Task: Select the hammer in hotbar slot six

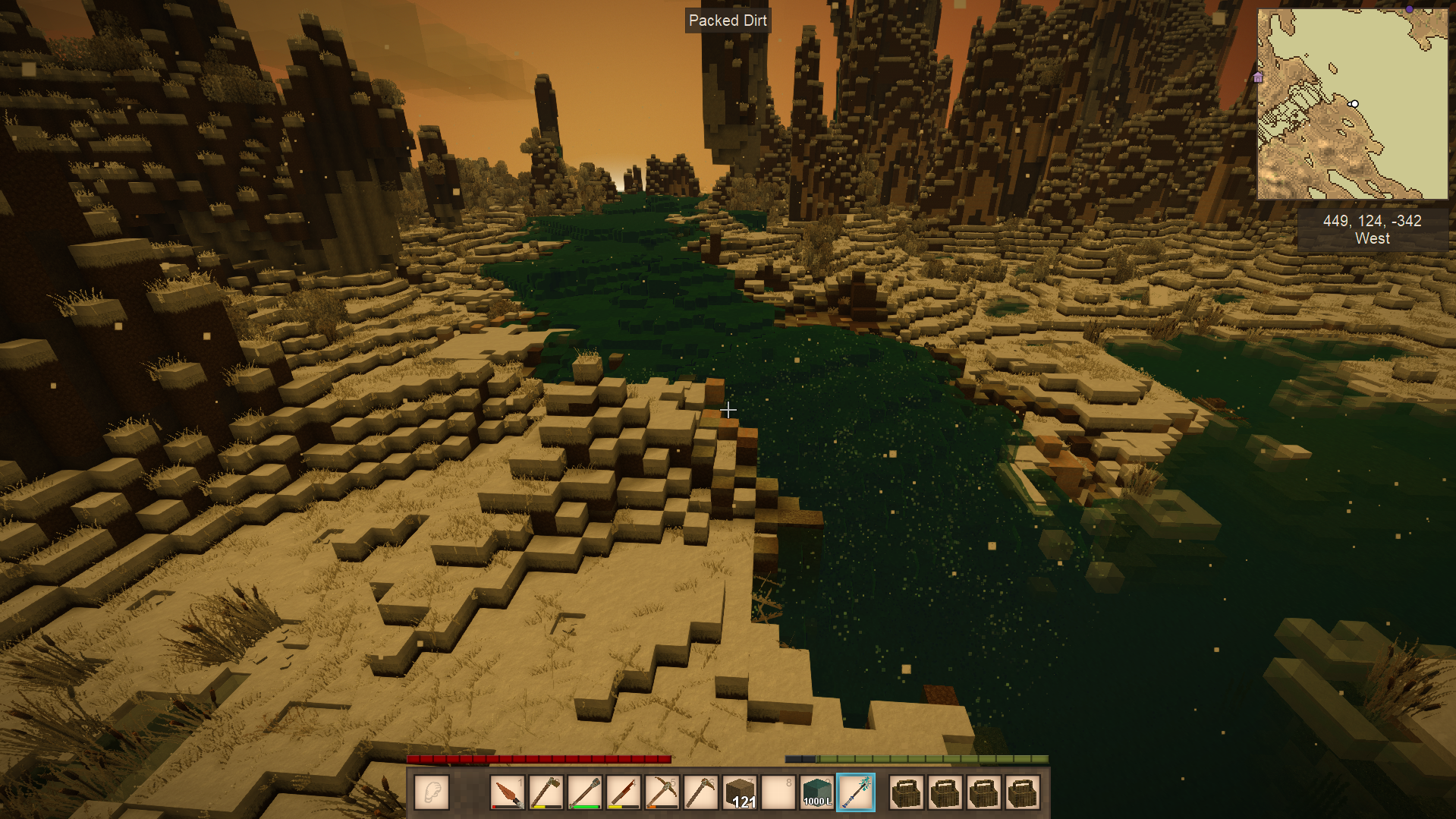Action: 700,793
